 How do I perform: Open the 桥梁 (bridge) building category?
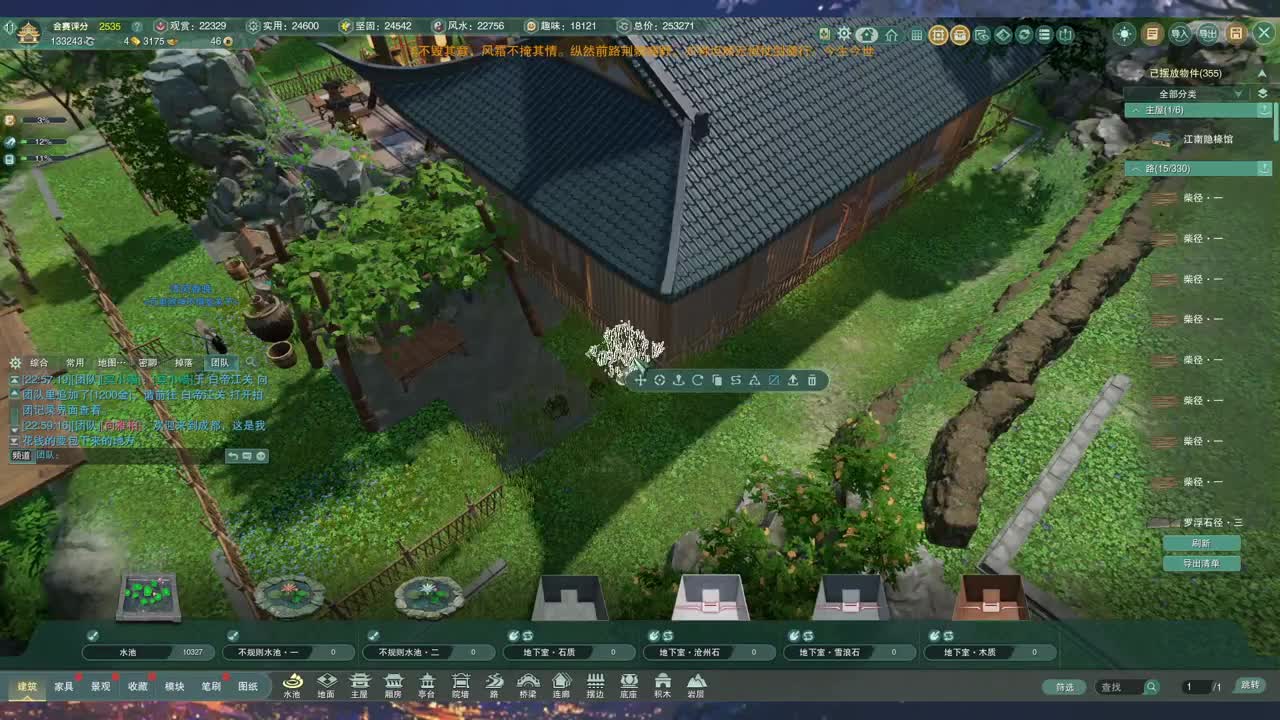[x=526, y=686]
